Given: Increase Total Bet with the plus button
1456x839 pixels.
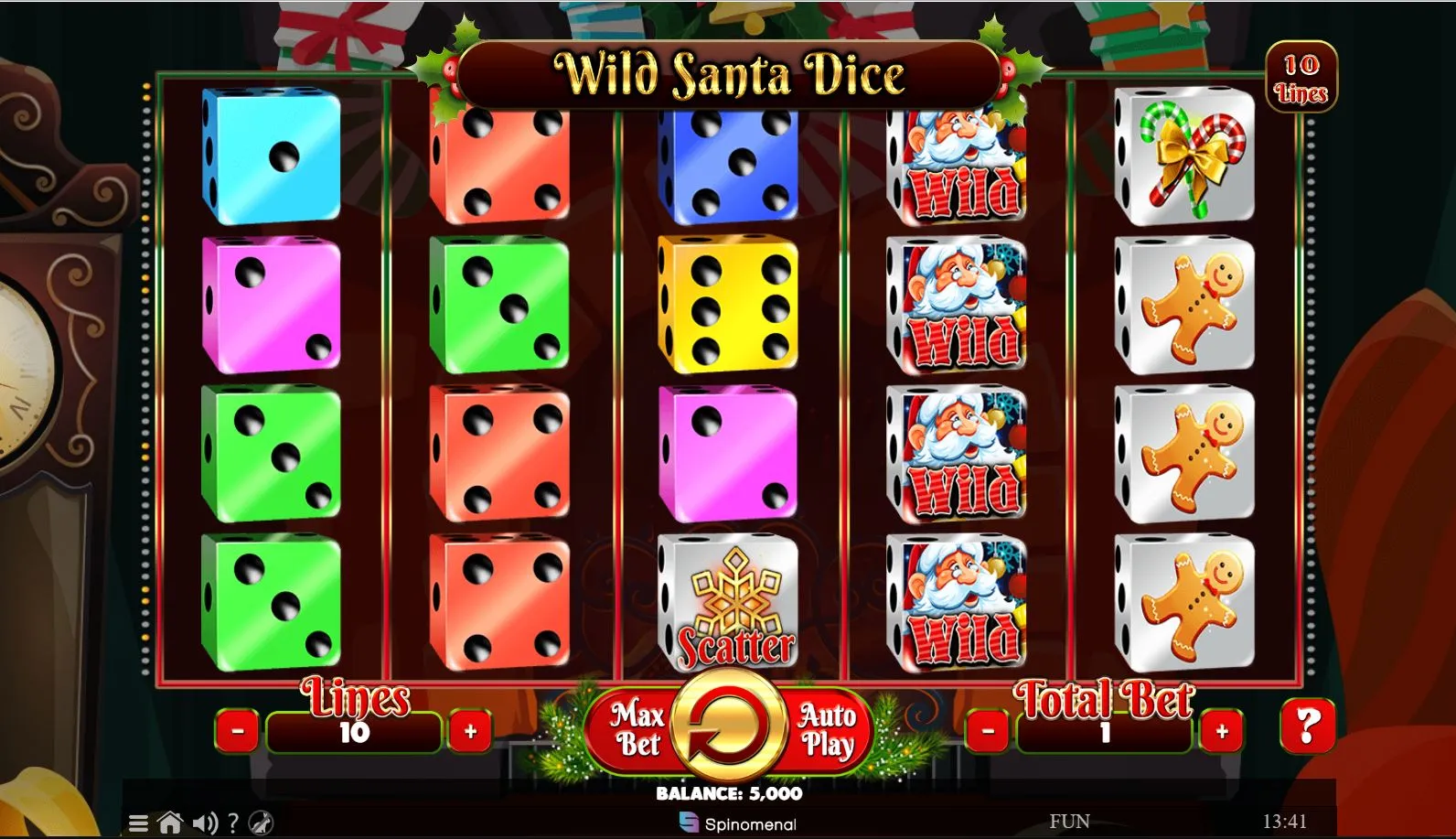Looking at the screenshot, I should [1224, 731].
